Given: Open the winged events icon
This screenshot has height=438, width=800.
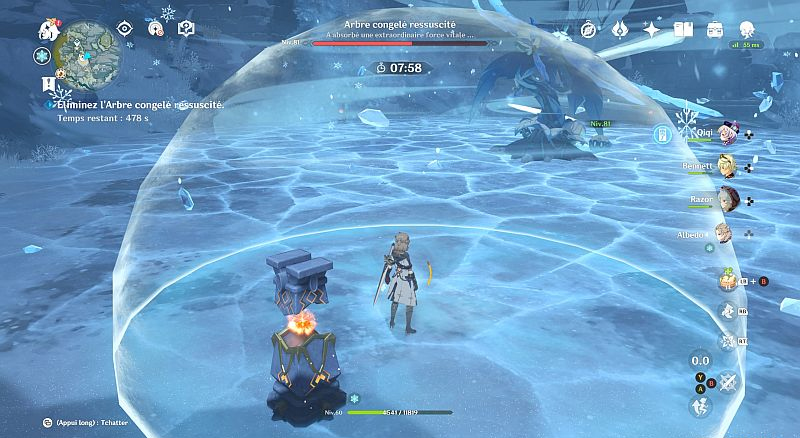Looking at the screenshot, I should (x=620, y=30).
